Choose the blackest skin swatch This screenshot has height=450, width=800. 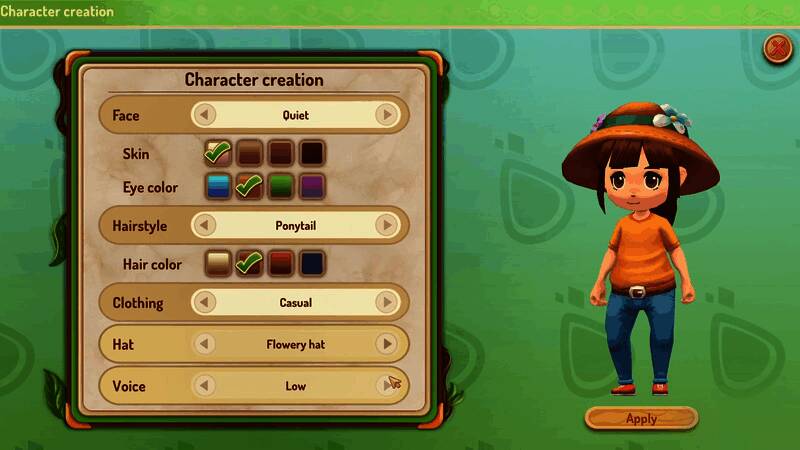click(313, 153)
